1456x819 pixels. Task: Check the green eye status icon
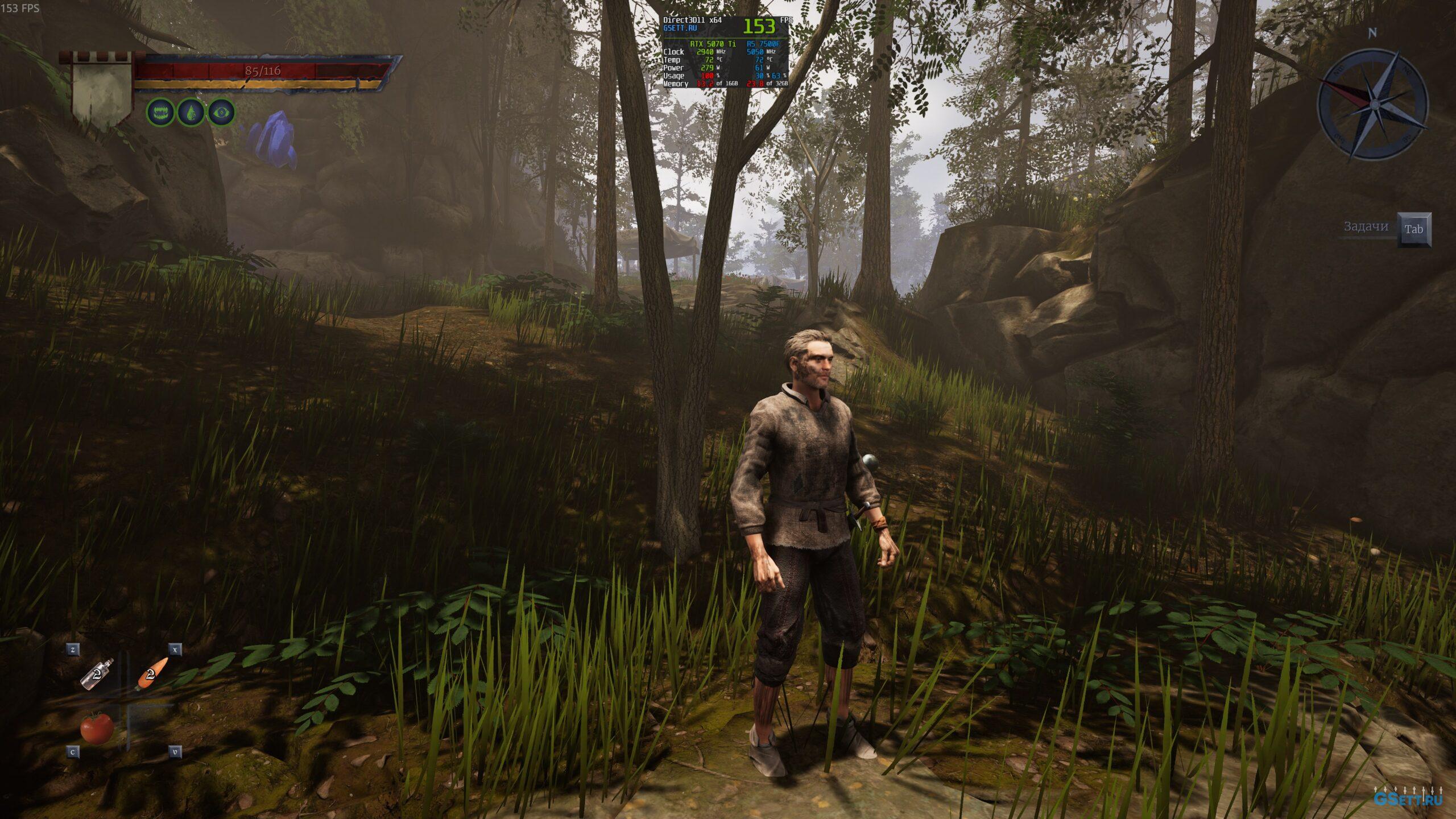point(221,113)
